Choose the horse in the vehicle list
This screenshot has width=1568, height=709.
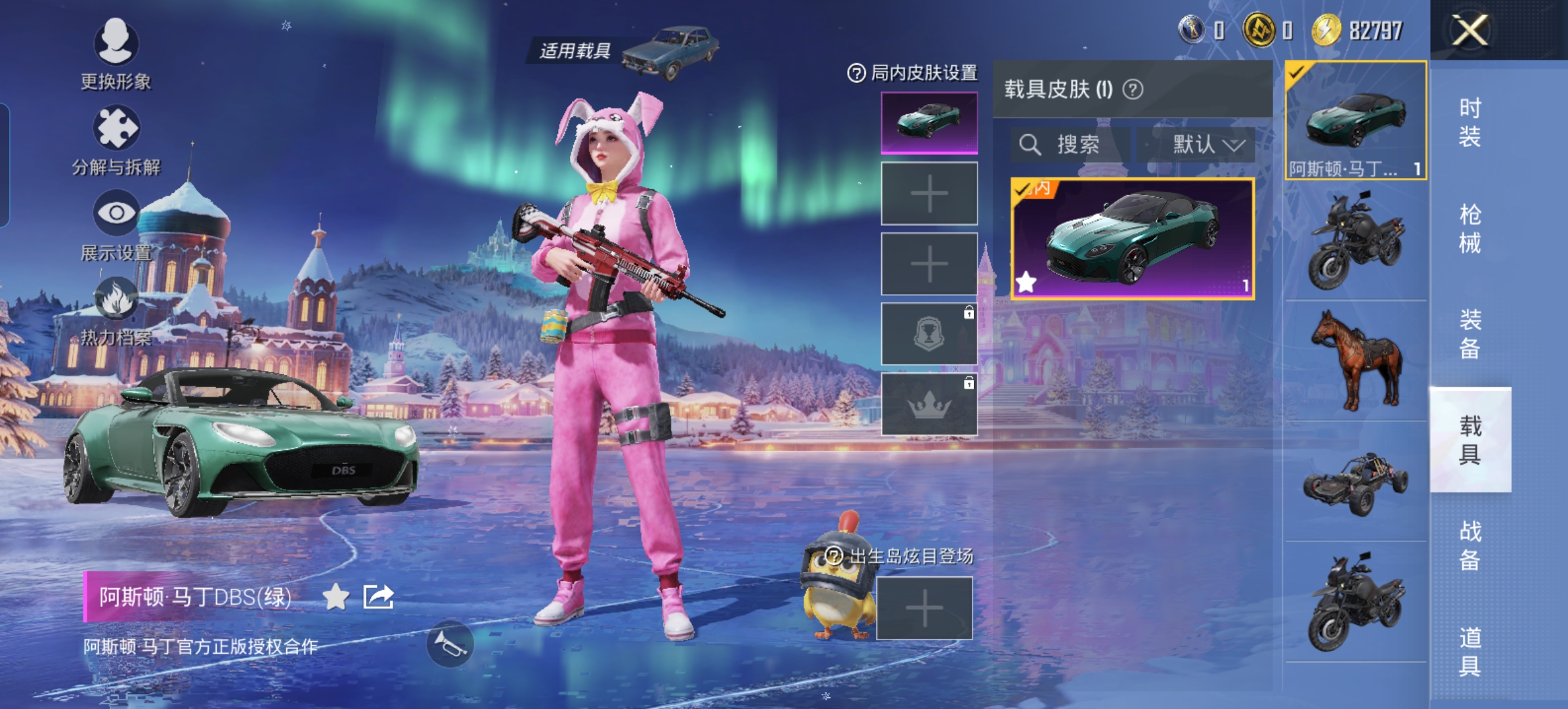pyautogui.click(x=1356, y=360)
